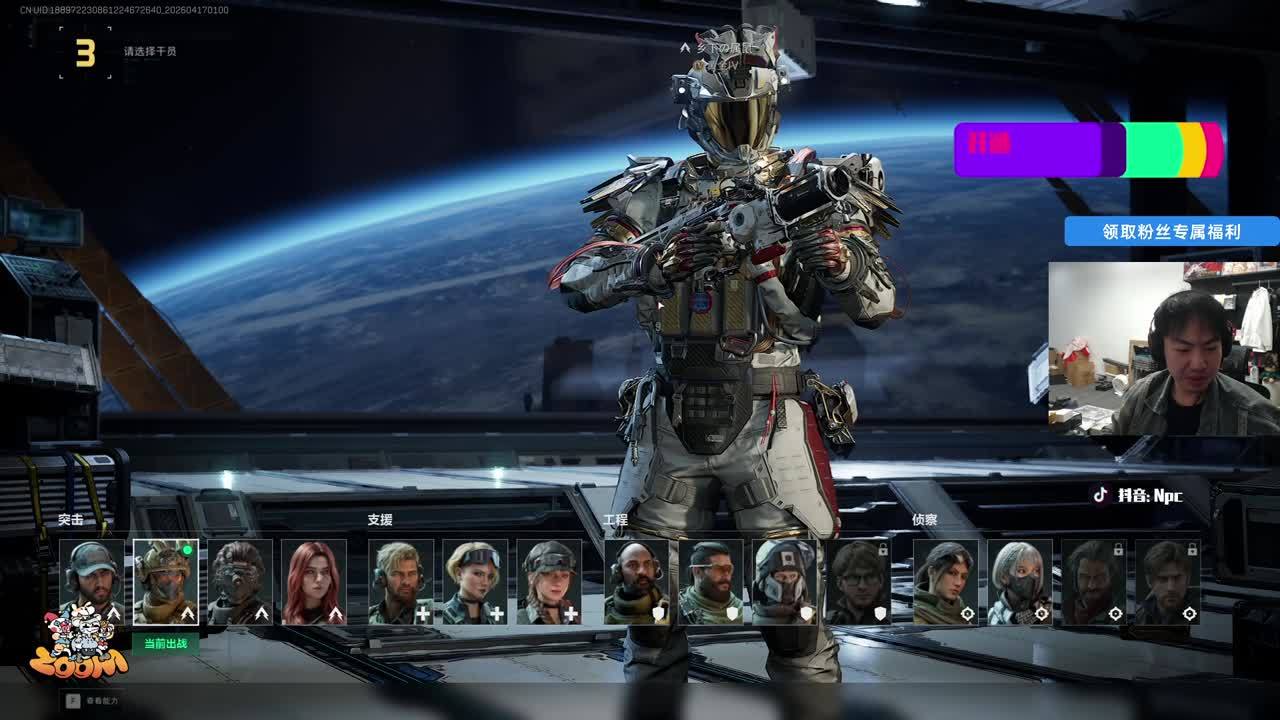Select the dark-haired female recon operator

tap(946, 582)
